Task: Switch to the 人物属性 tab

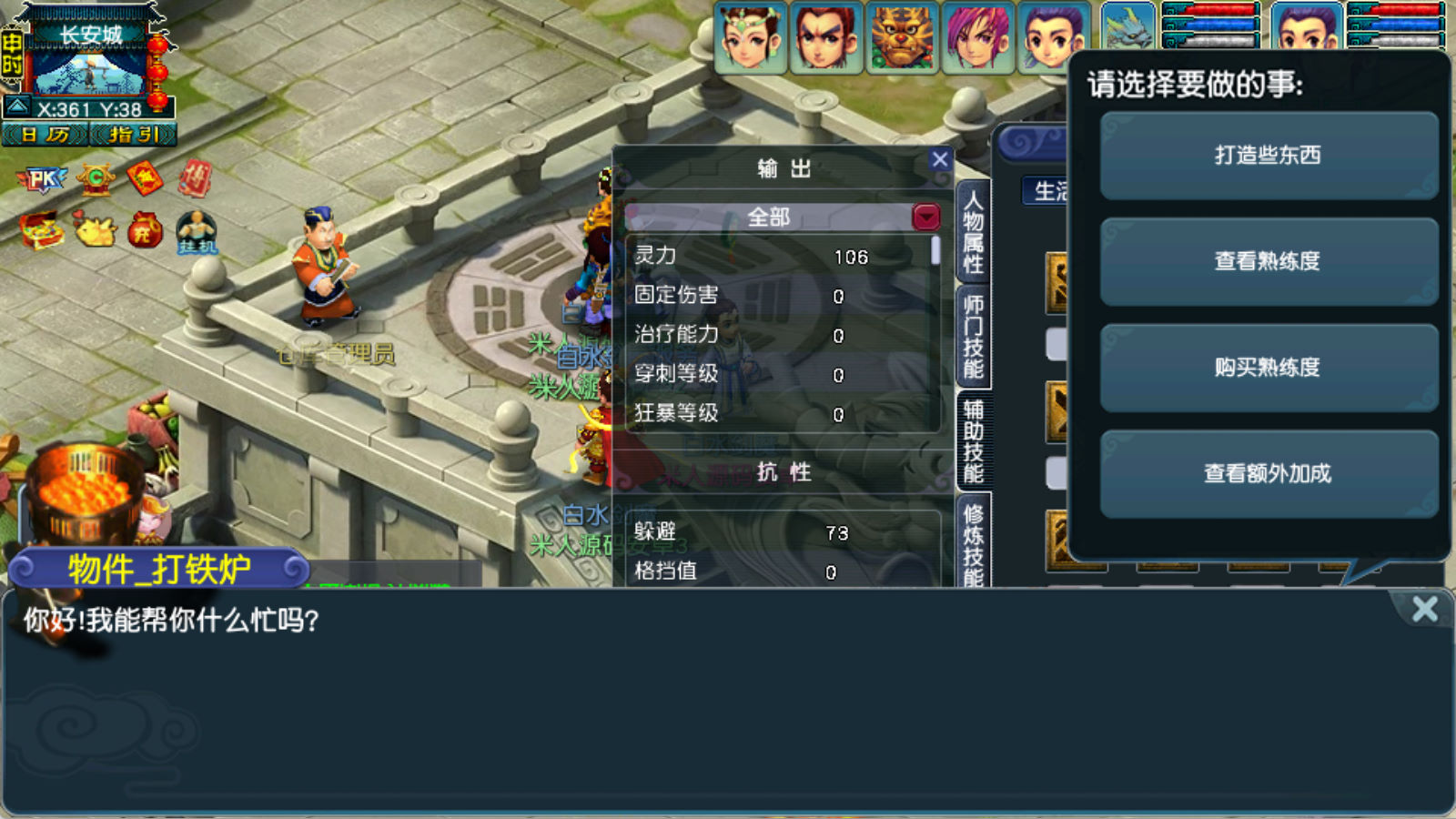Action: tap(973, 232)
